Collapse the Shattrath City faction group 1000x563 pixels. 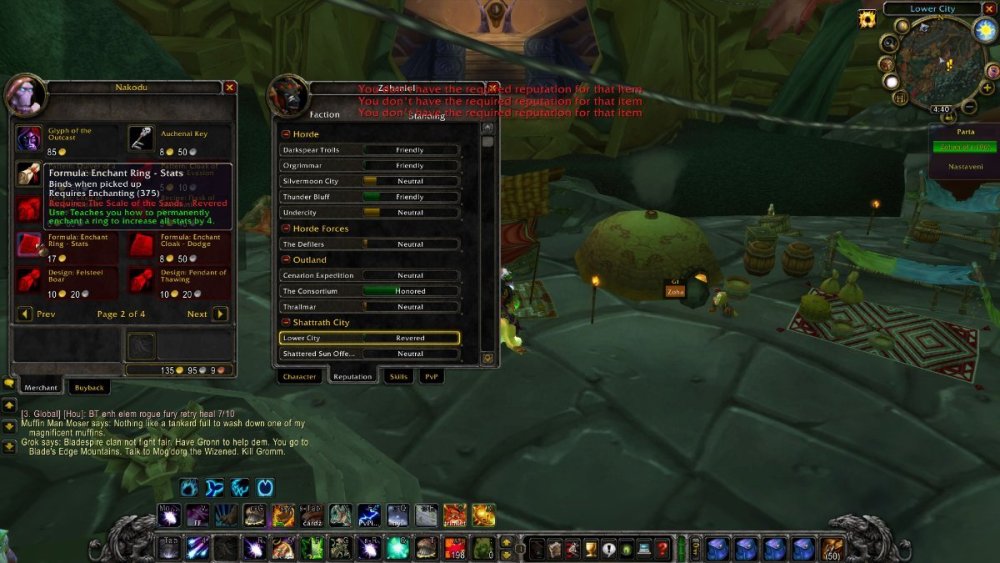(286, 322)
